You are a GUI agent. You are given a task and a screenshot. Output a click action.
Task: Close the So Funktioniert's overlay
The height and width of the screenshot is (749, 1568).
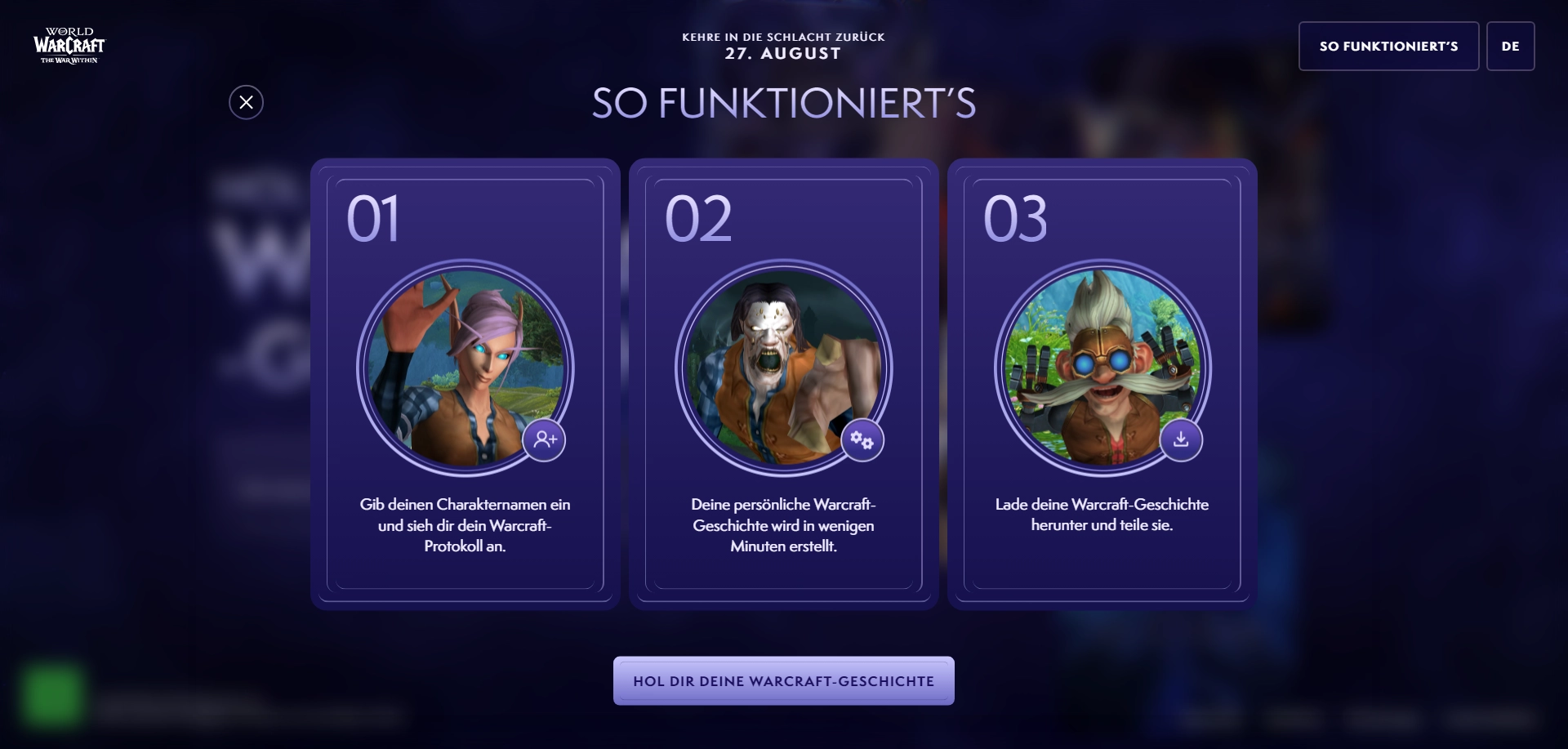click(246, 102)
